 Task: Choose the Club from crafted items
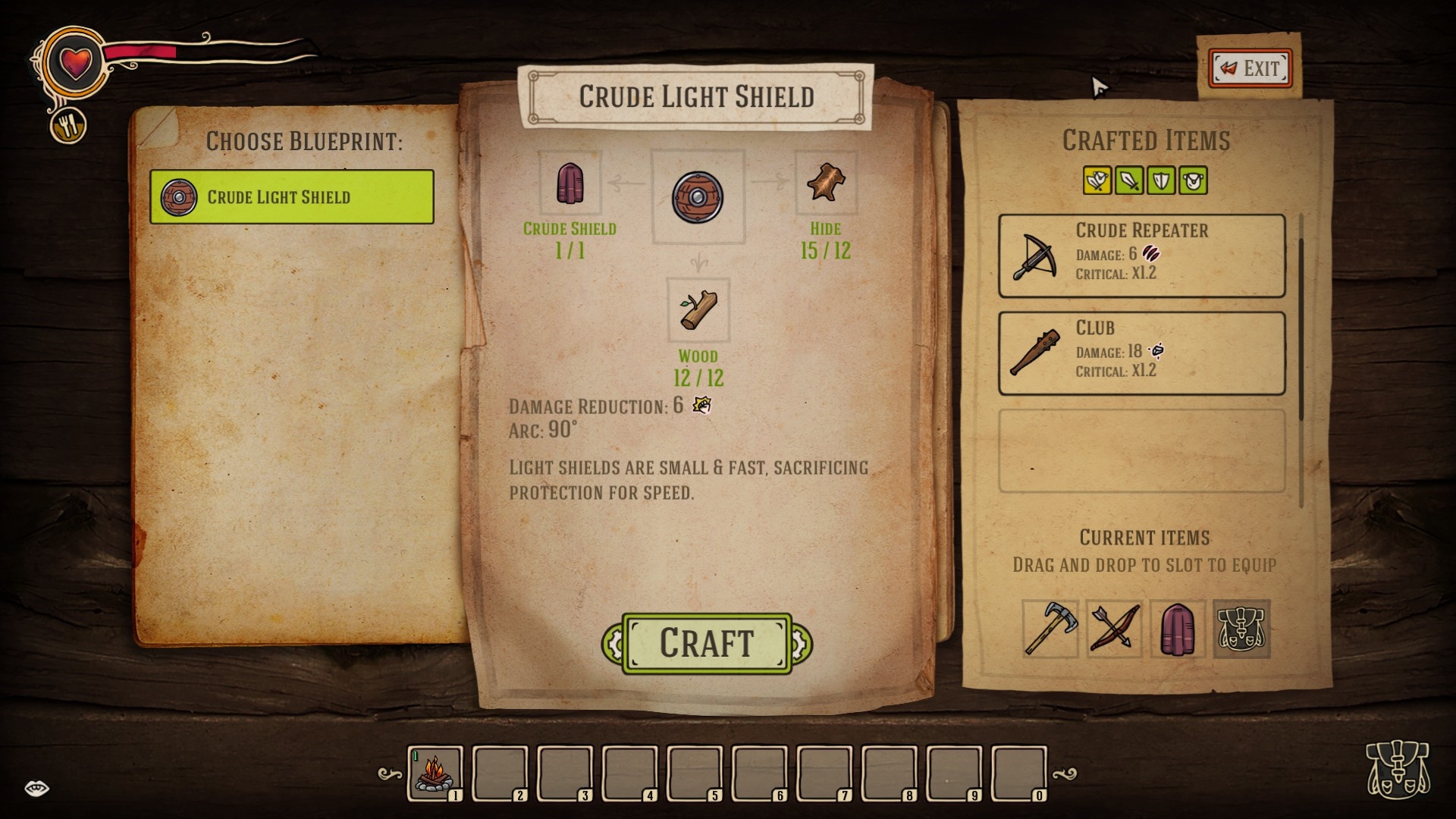[x=1141, y=353]
